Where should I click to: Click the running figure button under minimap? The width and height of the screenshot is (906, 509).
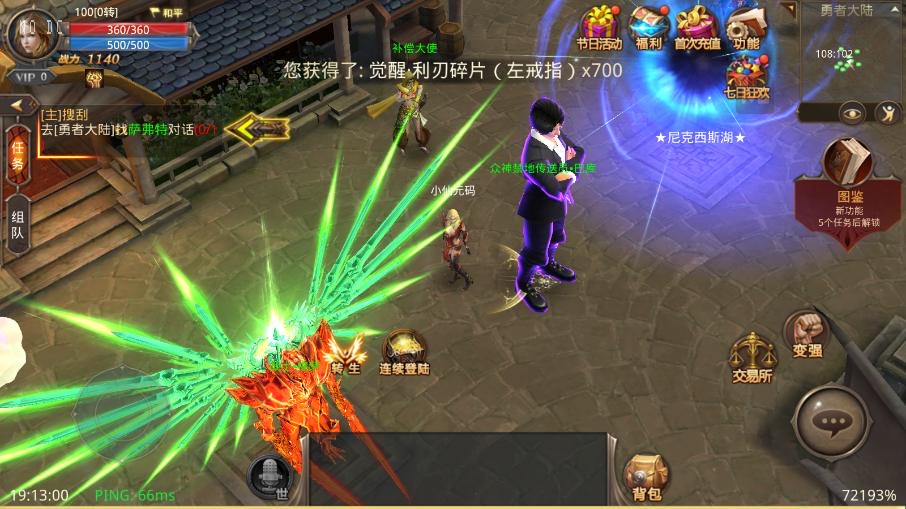click(886, 113)
